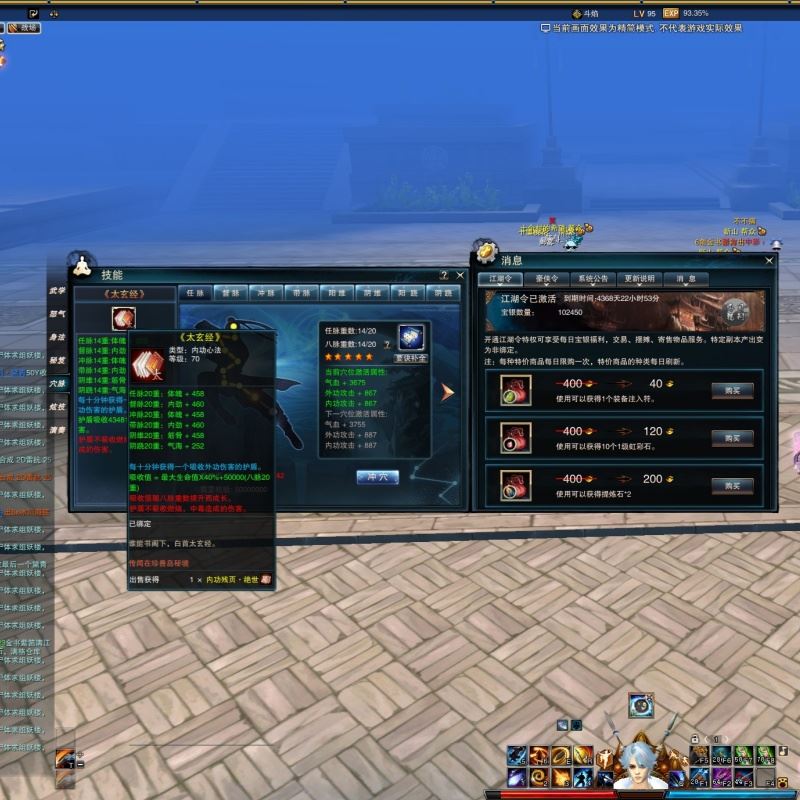This screenshot has width=800, height=800.
Task: Buy the 40-gold equipment infusion talisman pack
Action: tap(732, 391)
